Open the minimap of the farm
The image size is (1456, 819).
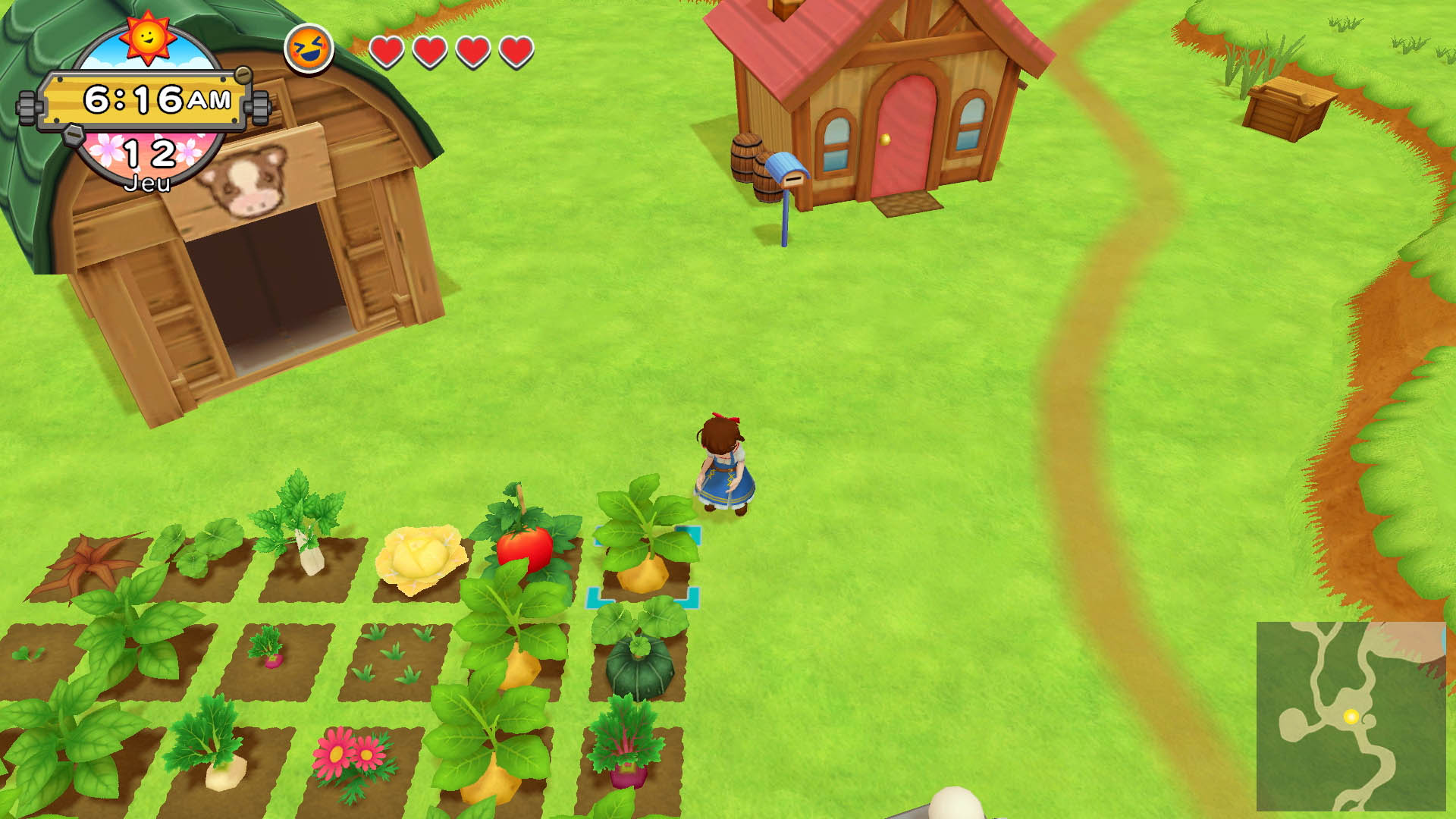pos(1351,716)
